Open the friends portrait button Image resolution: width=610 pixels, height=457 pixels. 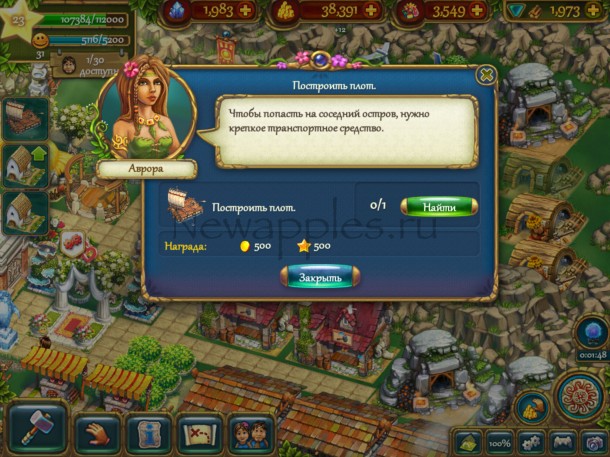pyautogui.click(x=249, y=434)
